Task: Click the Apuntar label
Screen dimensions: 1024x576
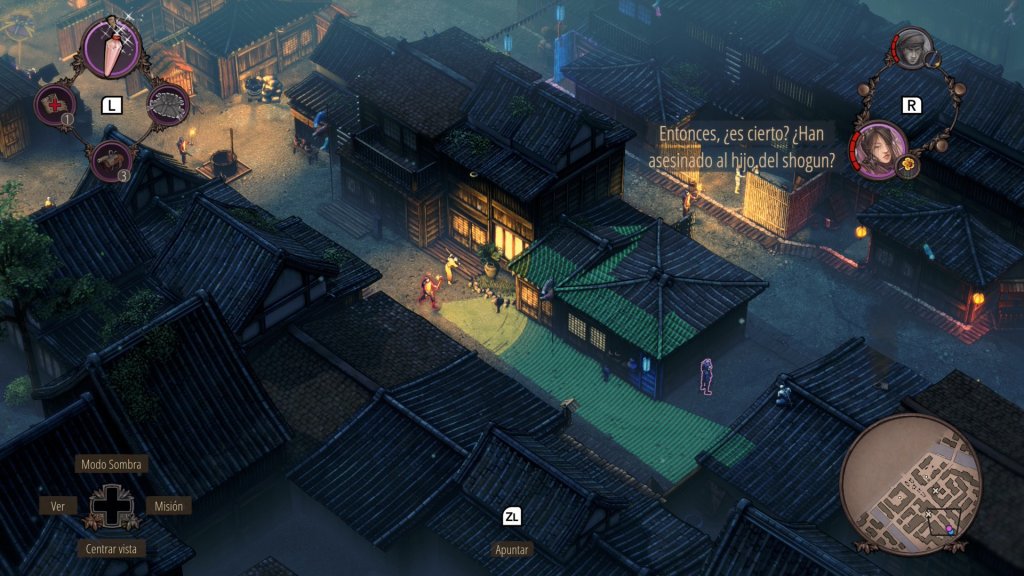Action: click(511, 549)
